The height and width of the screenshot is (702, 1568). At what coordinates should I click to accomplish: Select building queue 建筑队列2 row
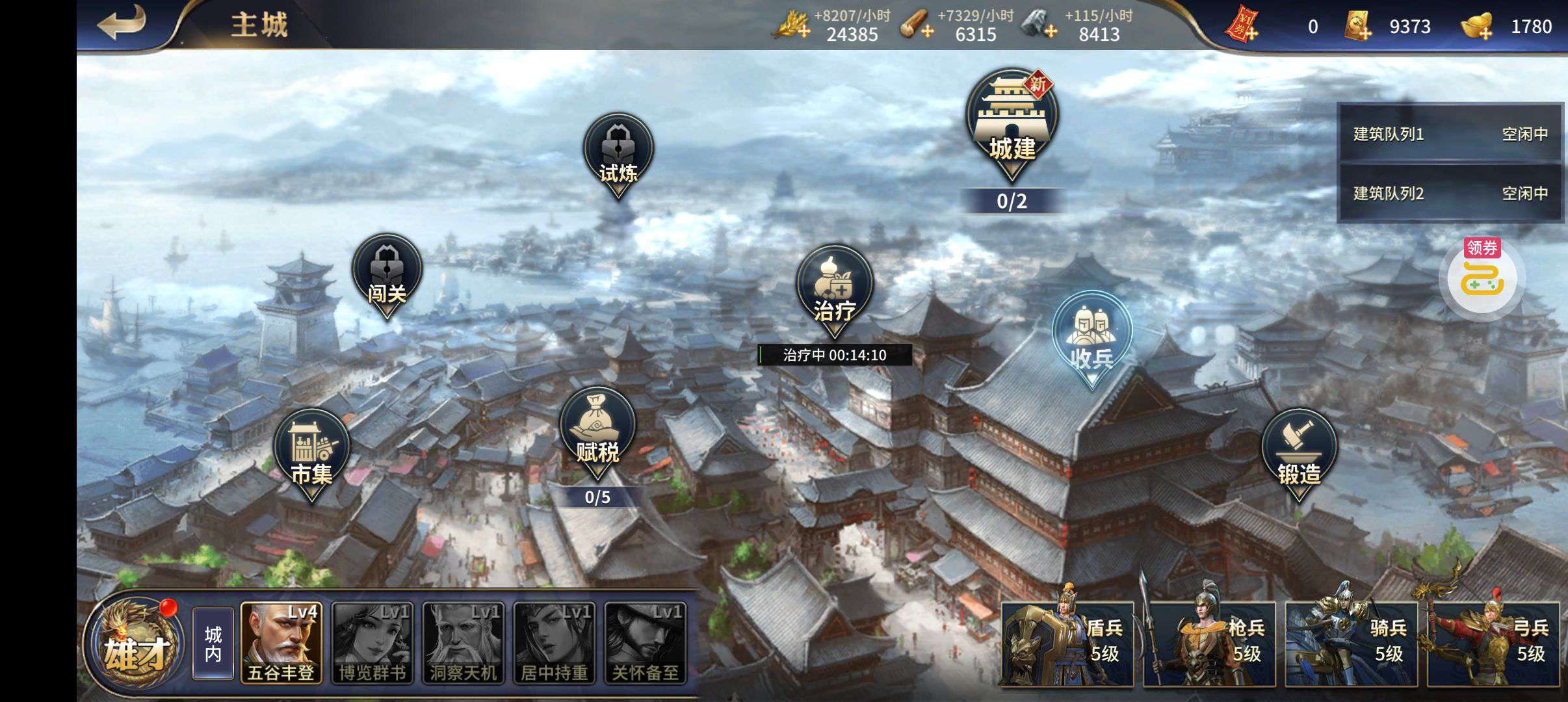click(1450, 193)
